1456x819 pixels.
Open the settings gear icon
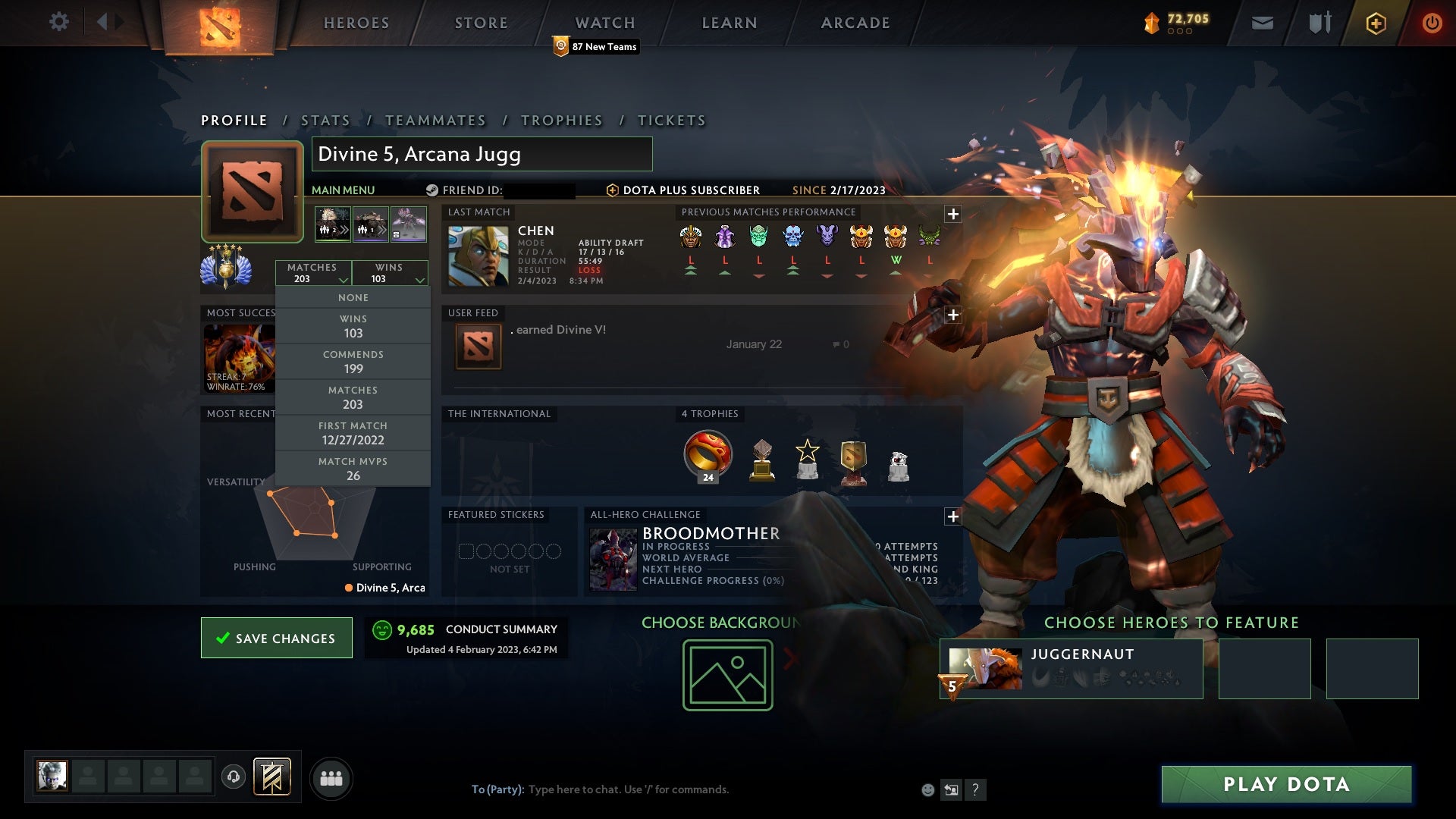pyautogui.click(x=59, y=21)
